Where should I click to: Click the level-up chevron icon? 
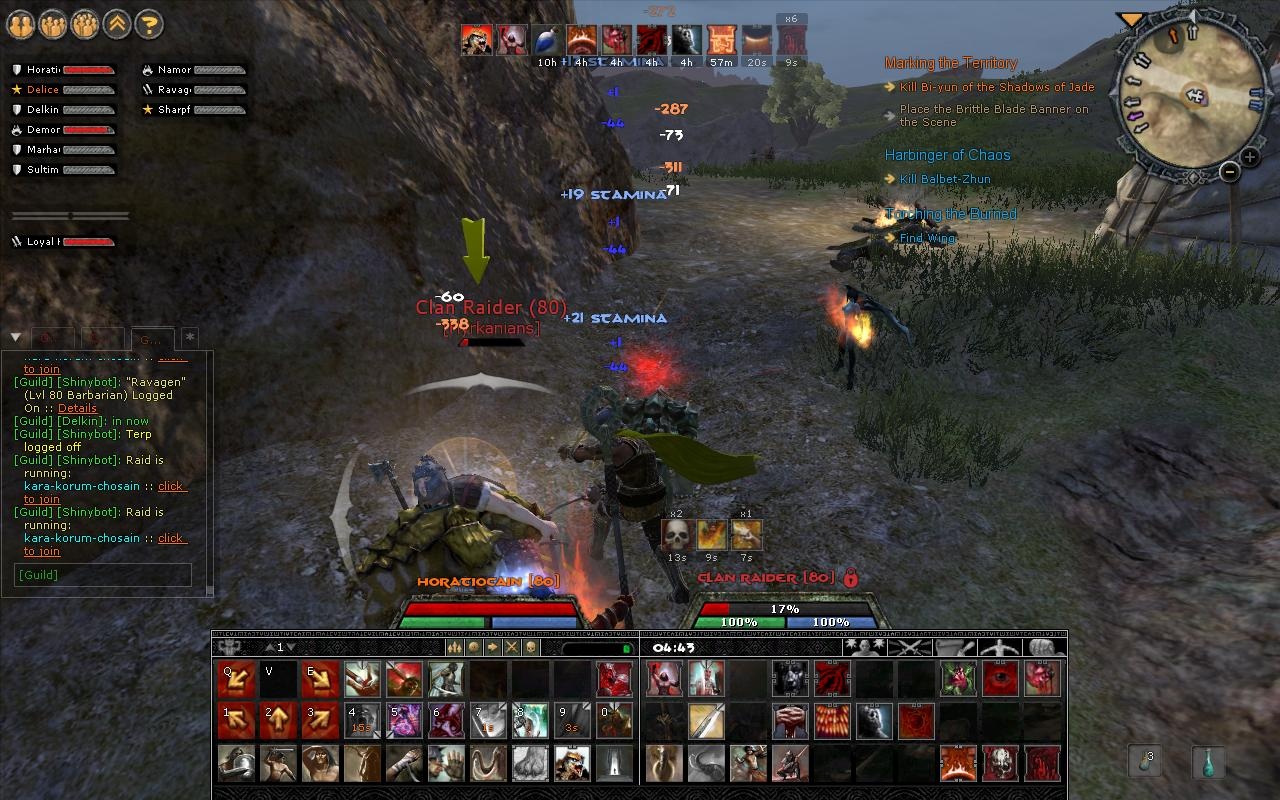pos(117,24)
